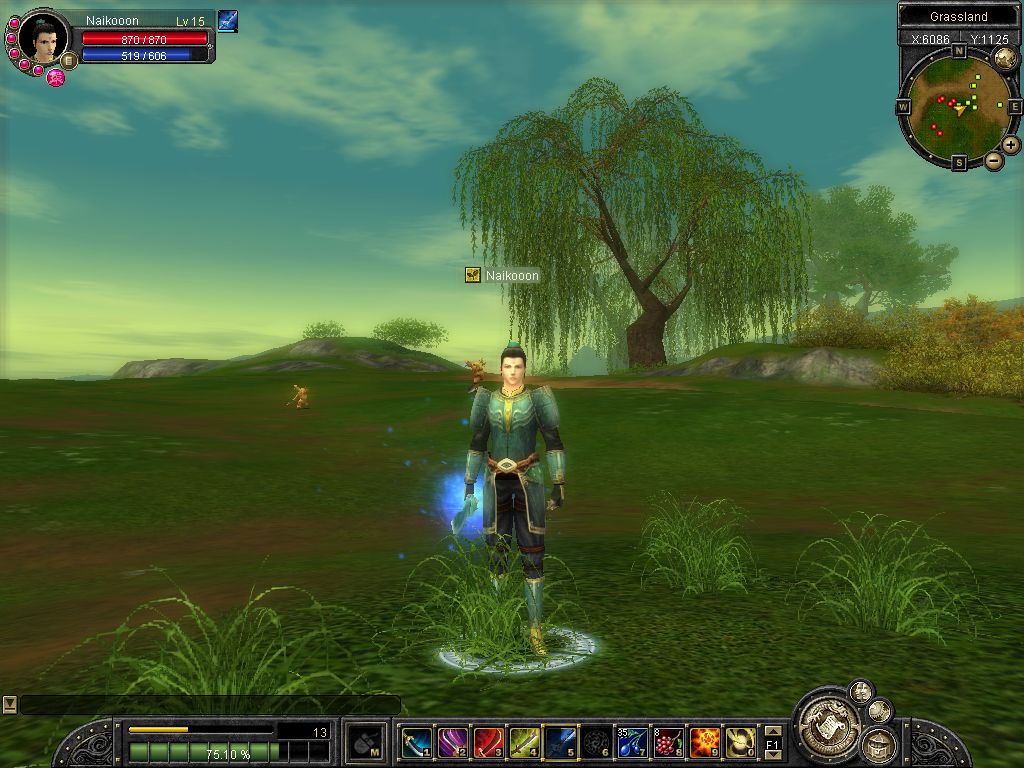Open the world map globe button
Image resolution: width=1024 pixels, height=768 pixels.
1004,58
